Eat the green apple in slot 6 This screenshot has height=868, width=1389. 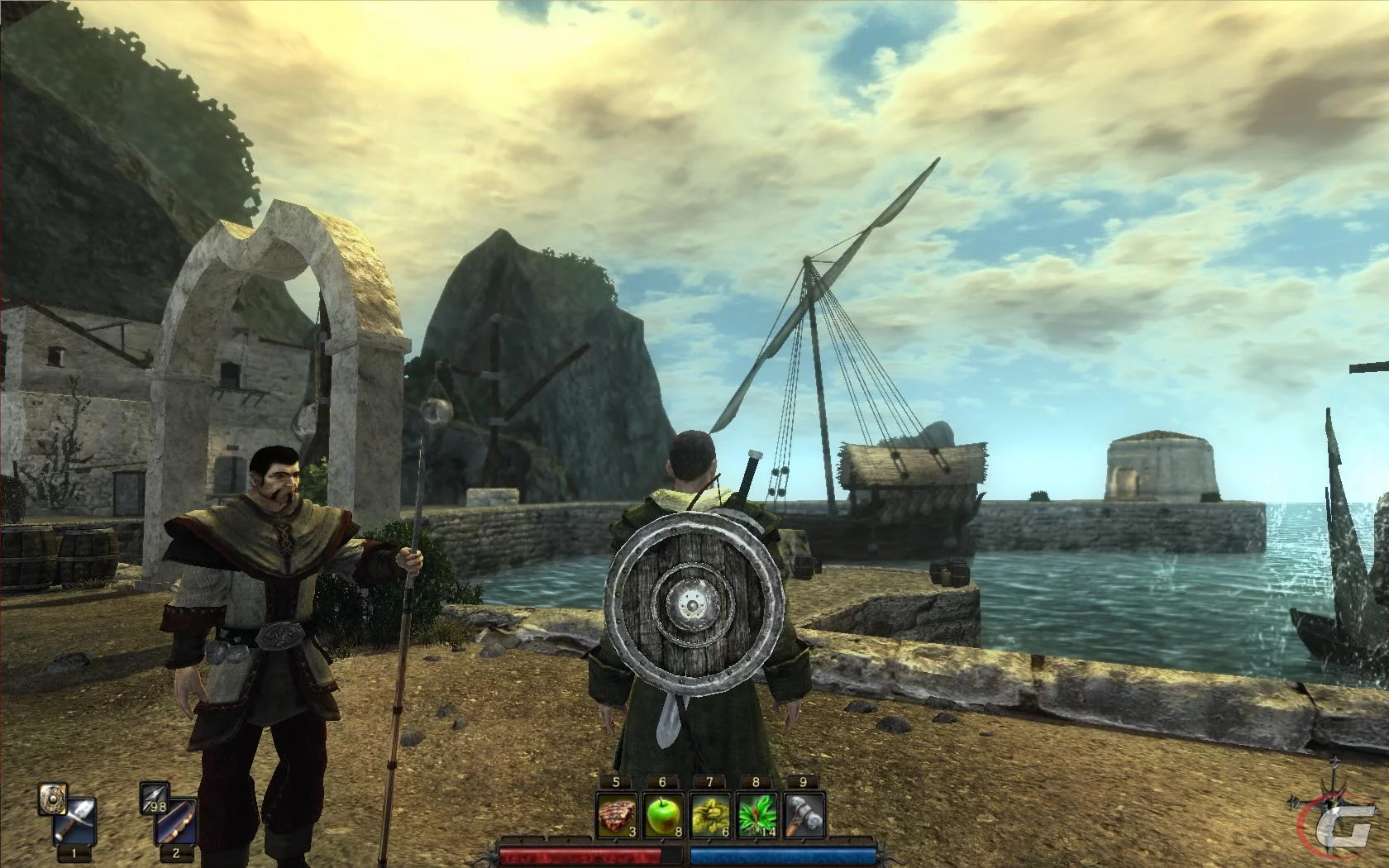coord(664,815)
